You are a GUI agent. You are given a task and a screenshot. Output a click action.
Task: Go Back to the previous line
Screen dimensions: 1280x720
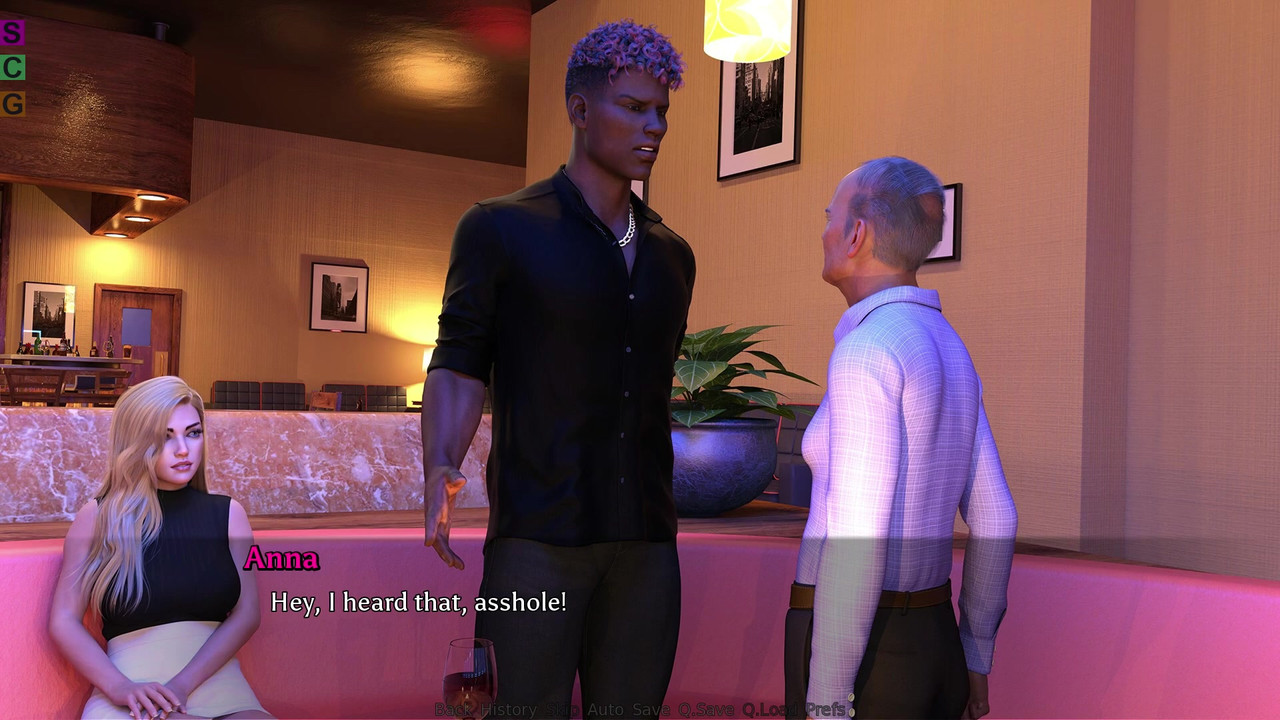(x=455, y=710)
